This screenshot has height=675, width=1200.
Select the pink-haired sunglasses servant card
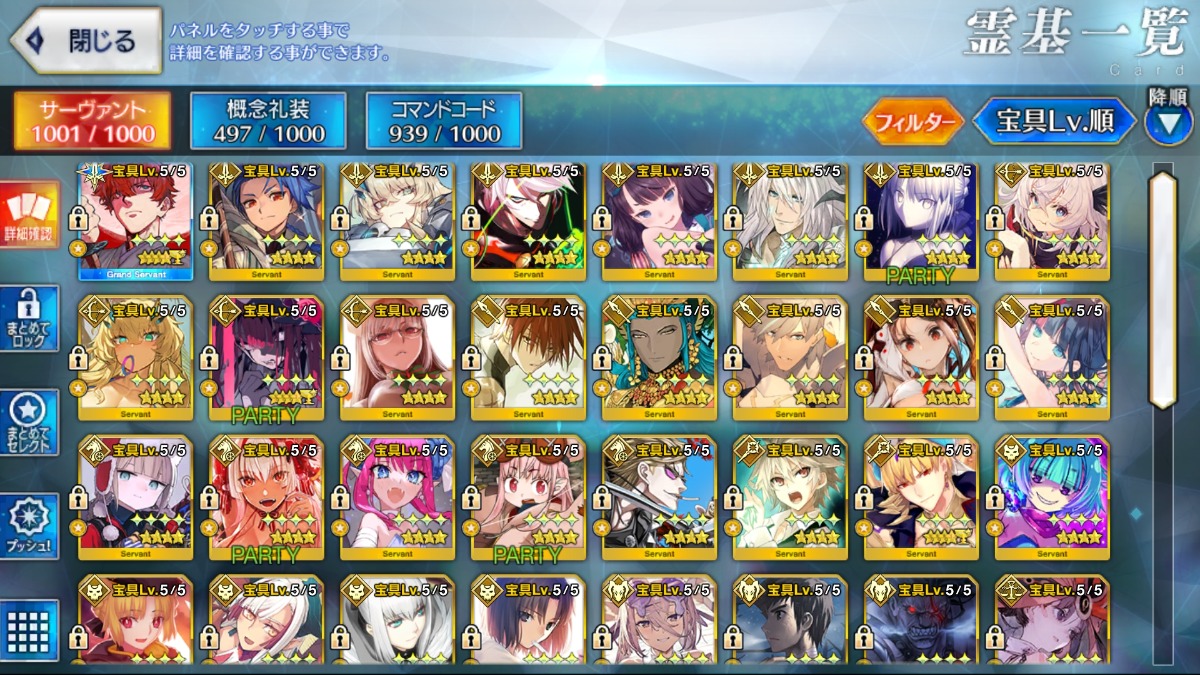tap(397, 353)
